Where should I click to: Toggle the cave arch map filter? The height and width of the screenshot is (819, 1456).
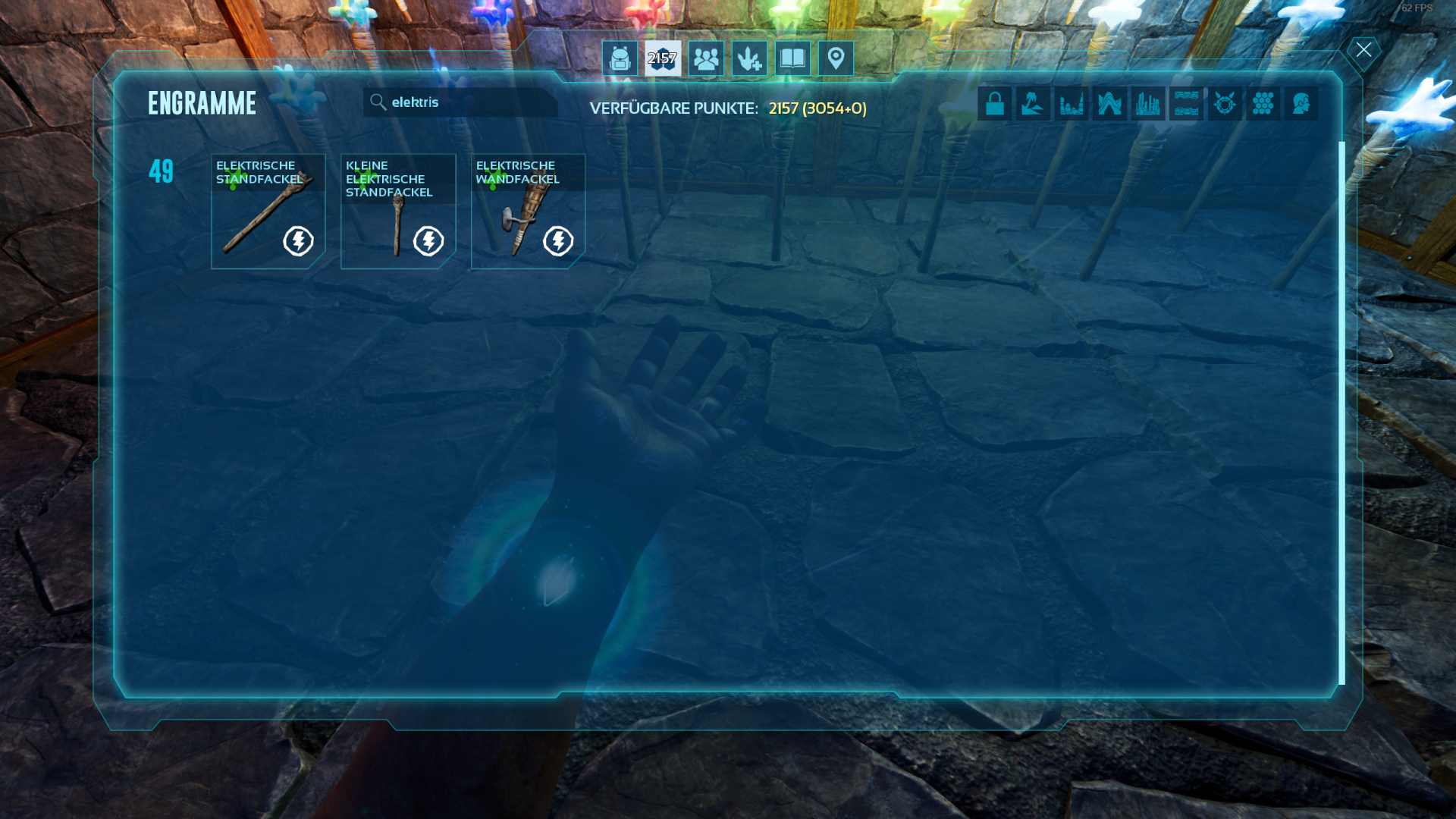click(1109, 103)
